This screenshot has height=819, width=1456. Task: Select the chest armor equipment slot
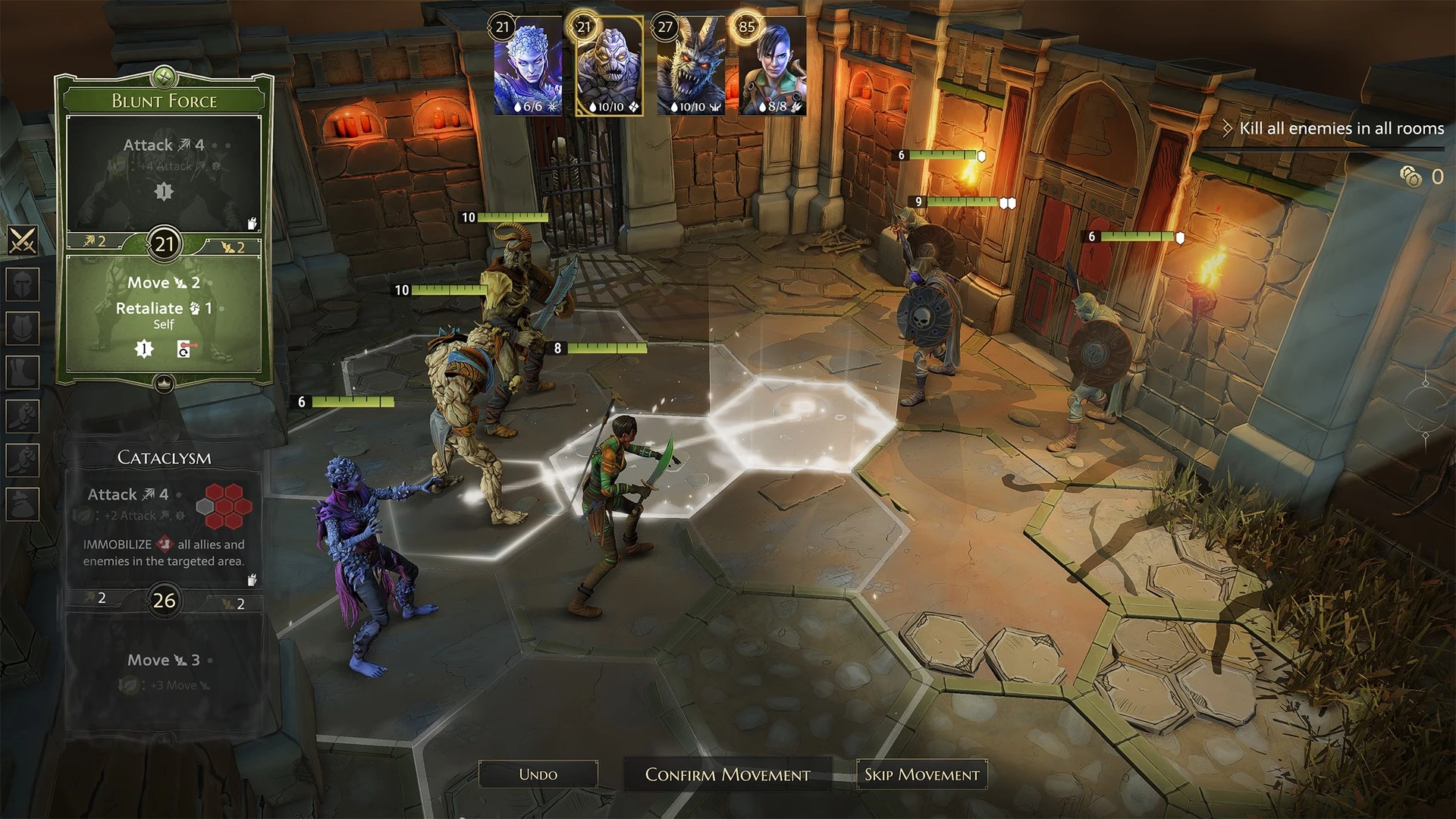(x=23, y=328)
